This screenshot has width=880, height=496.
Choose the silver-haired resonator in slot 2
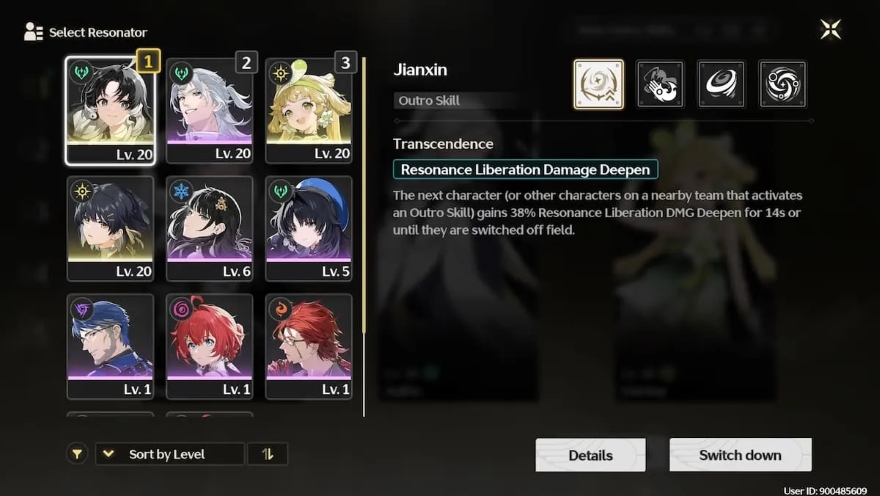(x=209, y=110)
